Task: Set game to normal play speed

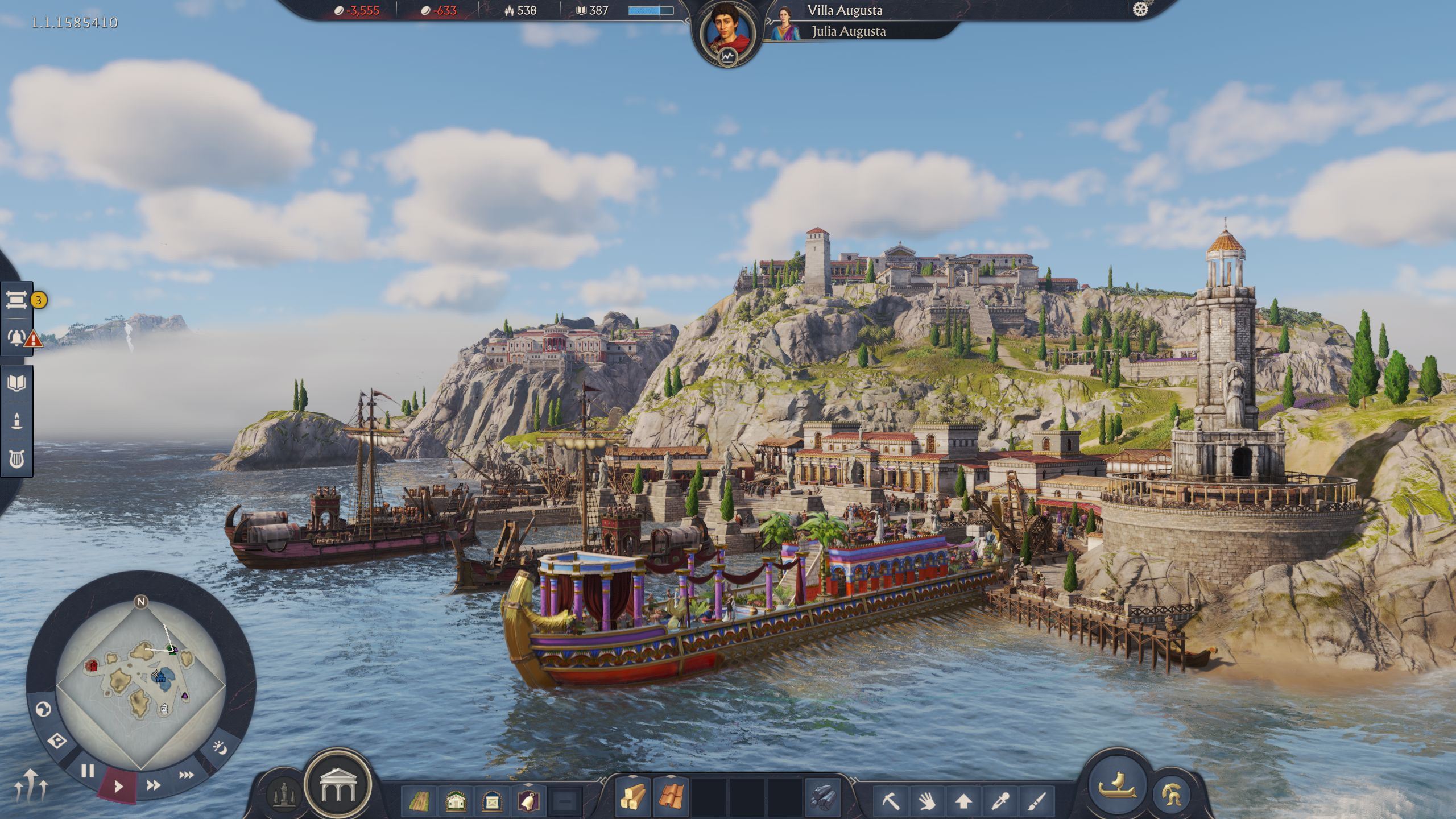Action: [118, 787]
